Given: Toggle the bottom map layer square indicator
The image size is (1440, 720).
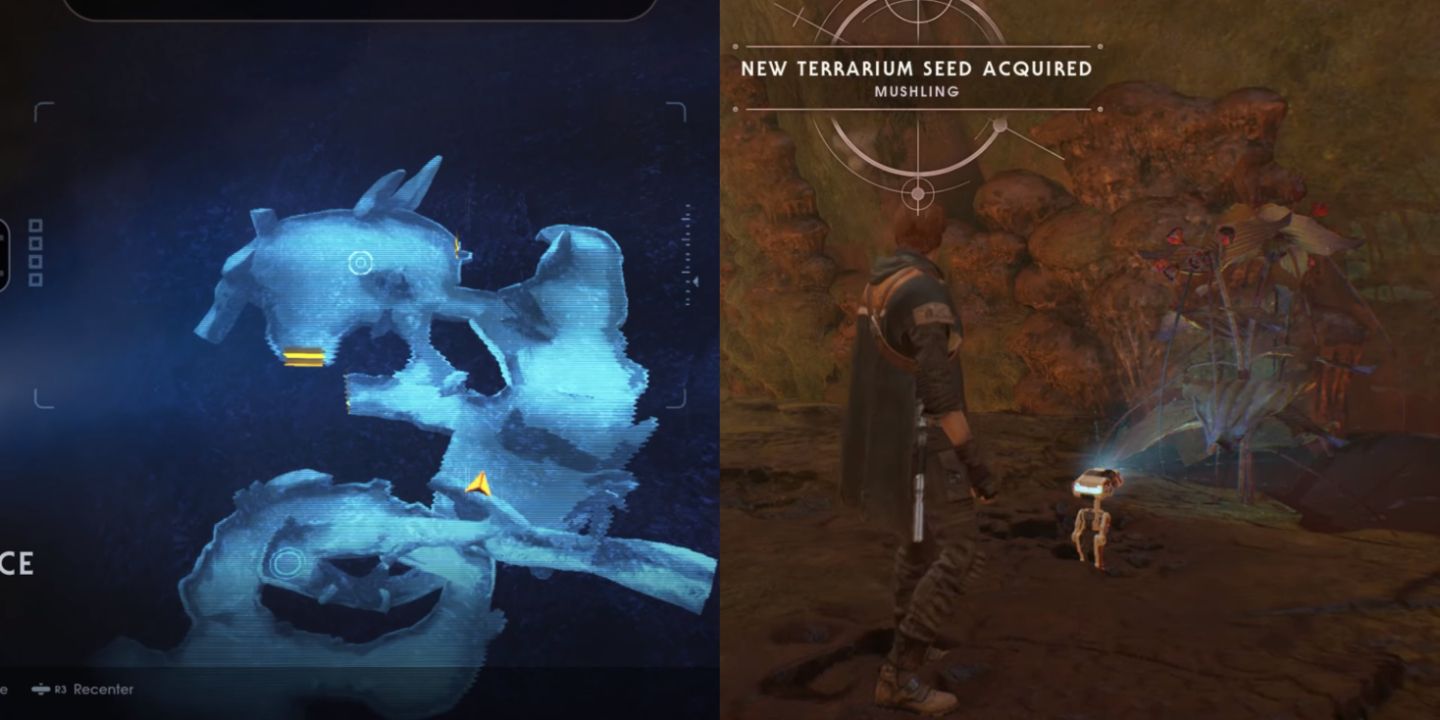Looking at the screenshot, I should [35, 279].
